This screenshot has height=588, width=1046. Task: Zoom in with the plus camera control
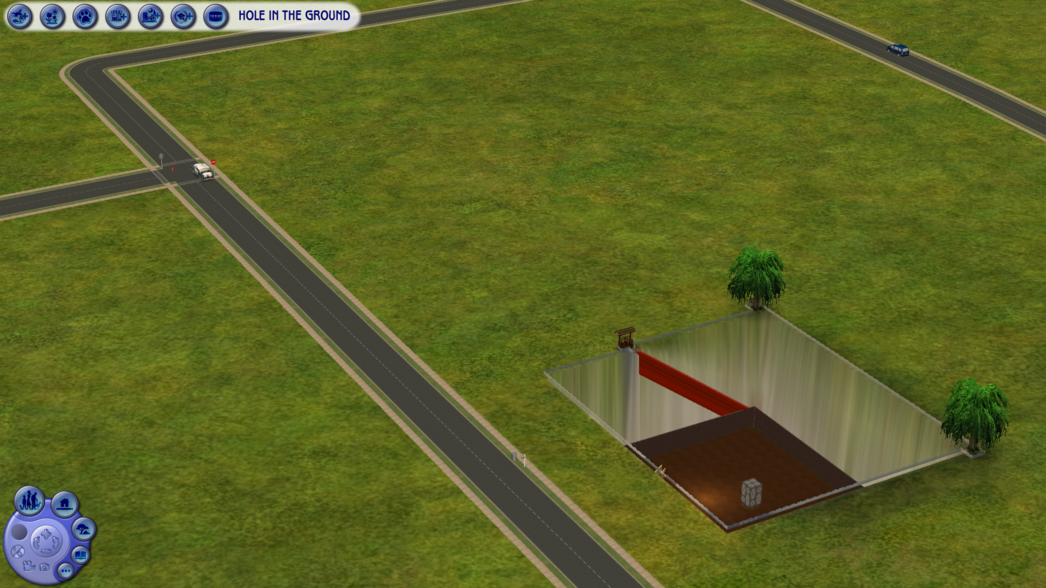(46, 533)
